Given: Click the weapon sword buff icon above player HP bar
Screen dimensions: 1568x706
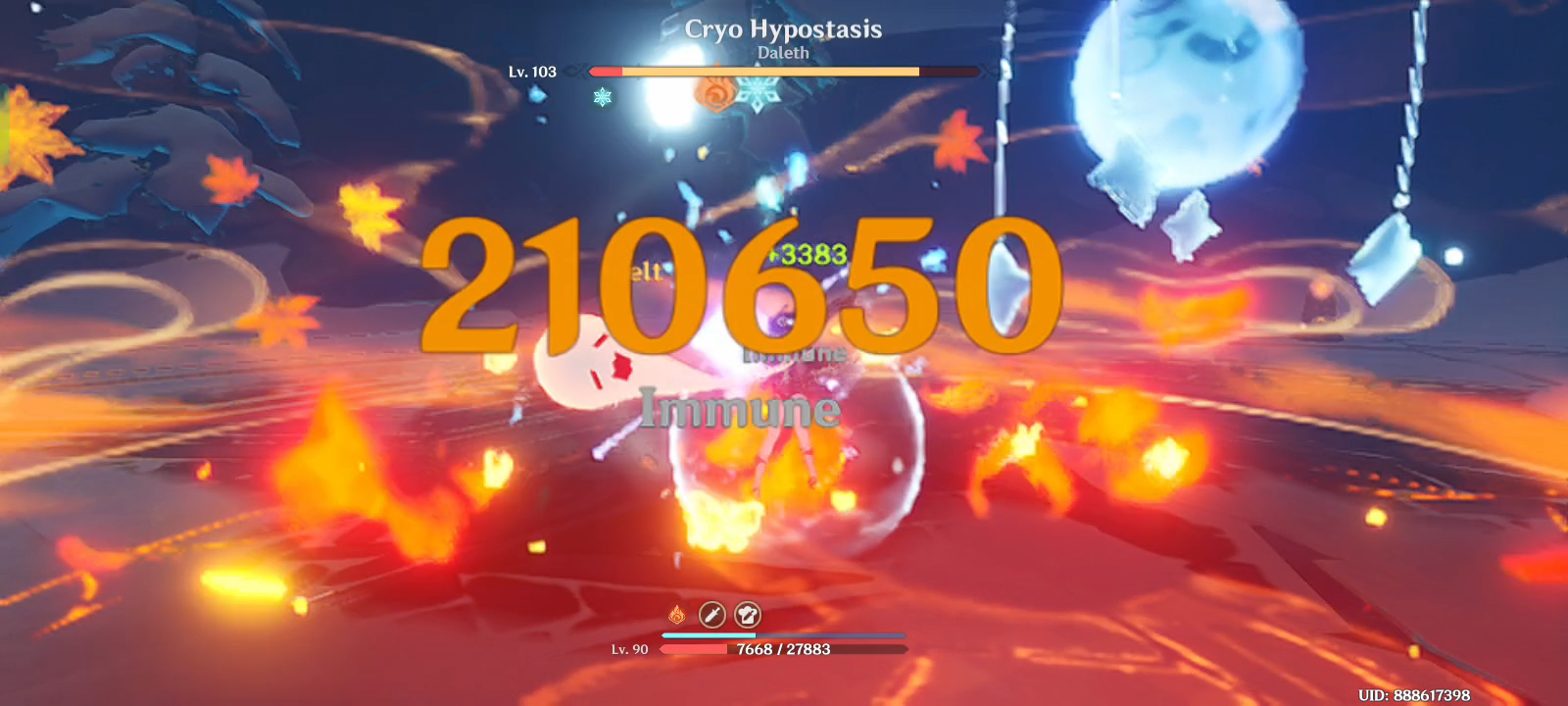Looking at the screenshot, I should point(710,616).
